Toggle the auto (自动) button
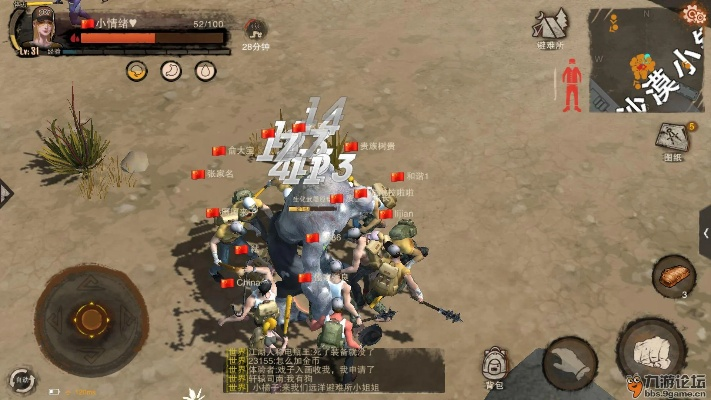The height and width of the screenshot is (400, 711). pyautogui.click(x=19, y=380)
